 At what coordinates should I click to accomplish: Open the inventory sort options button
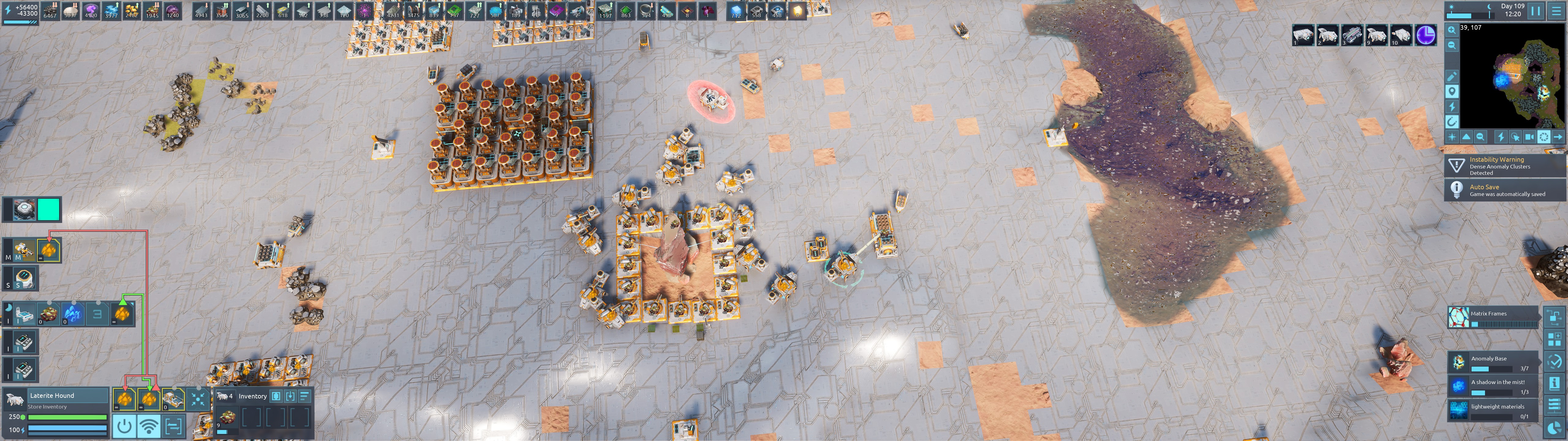click(x=304, y=396)
